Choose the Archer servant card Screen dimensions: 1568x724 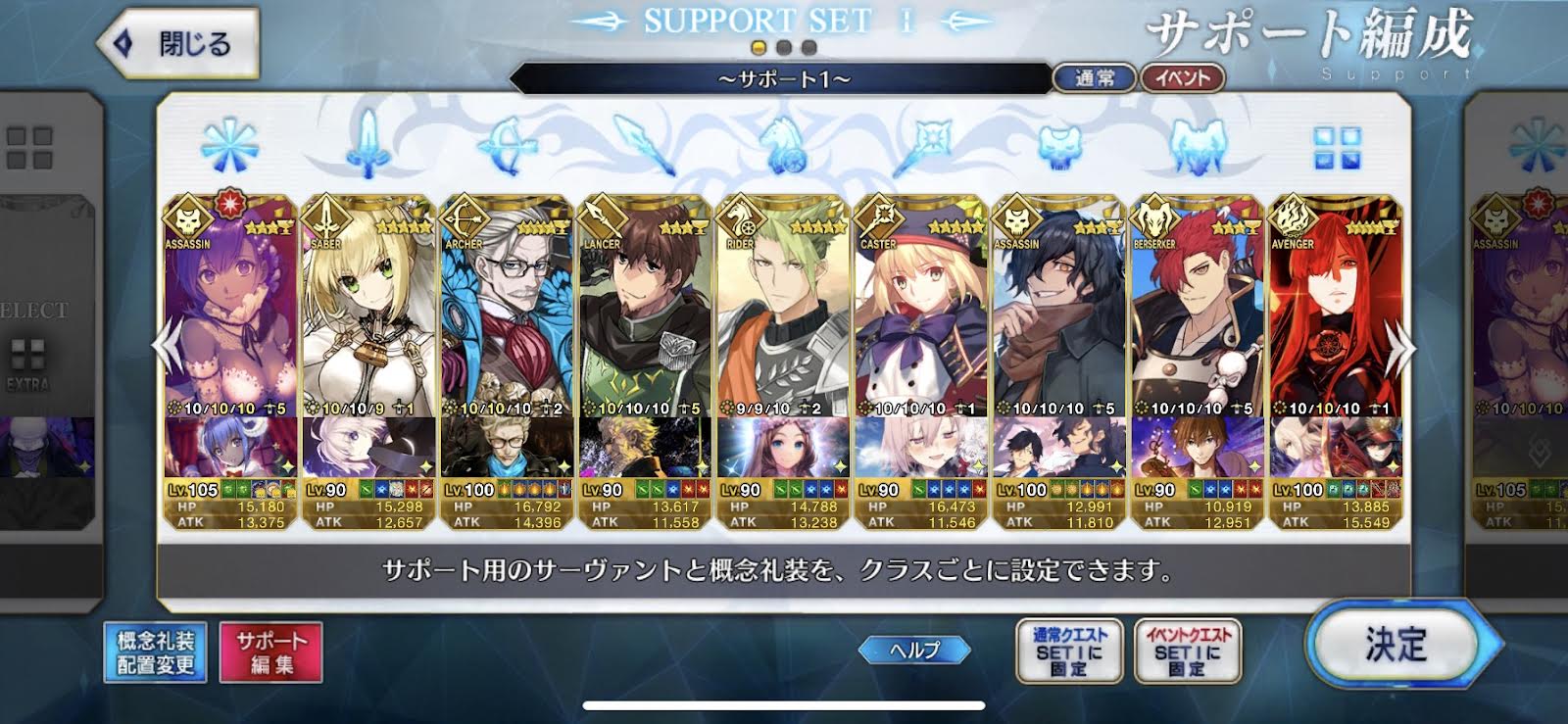506,323
